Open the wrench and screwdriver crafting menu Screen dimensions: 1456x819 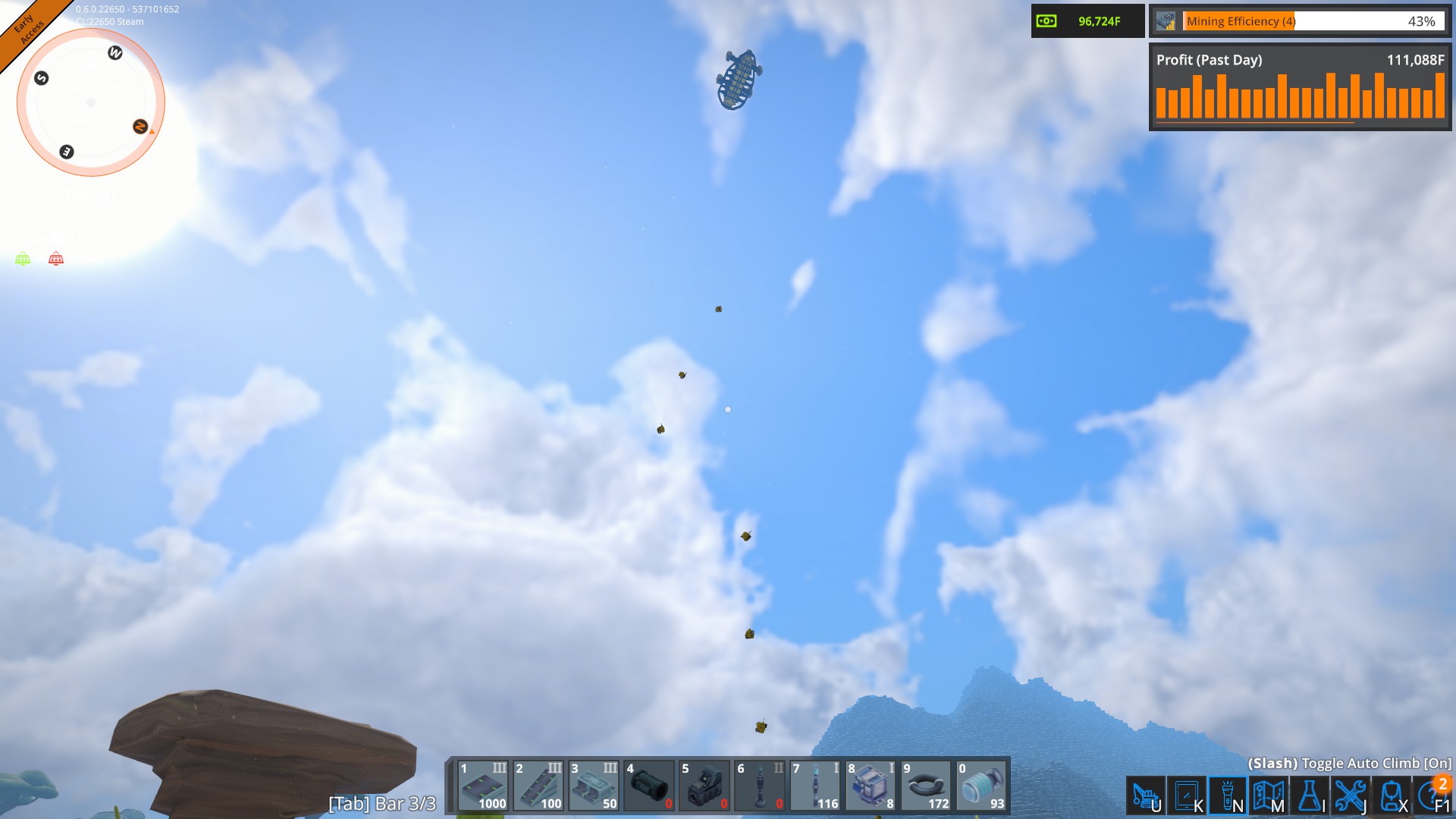click(x=1351, y=796)
